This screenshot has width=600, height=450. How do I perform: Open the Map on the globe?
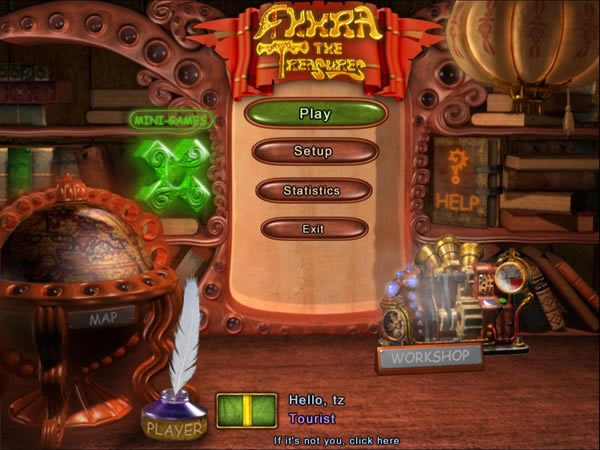point(111,319)
